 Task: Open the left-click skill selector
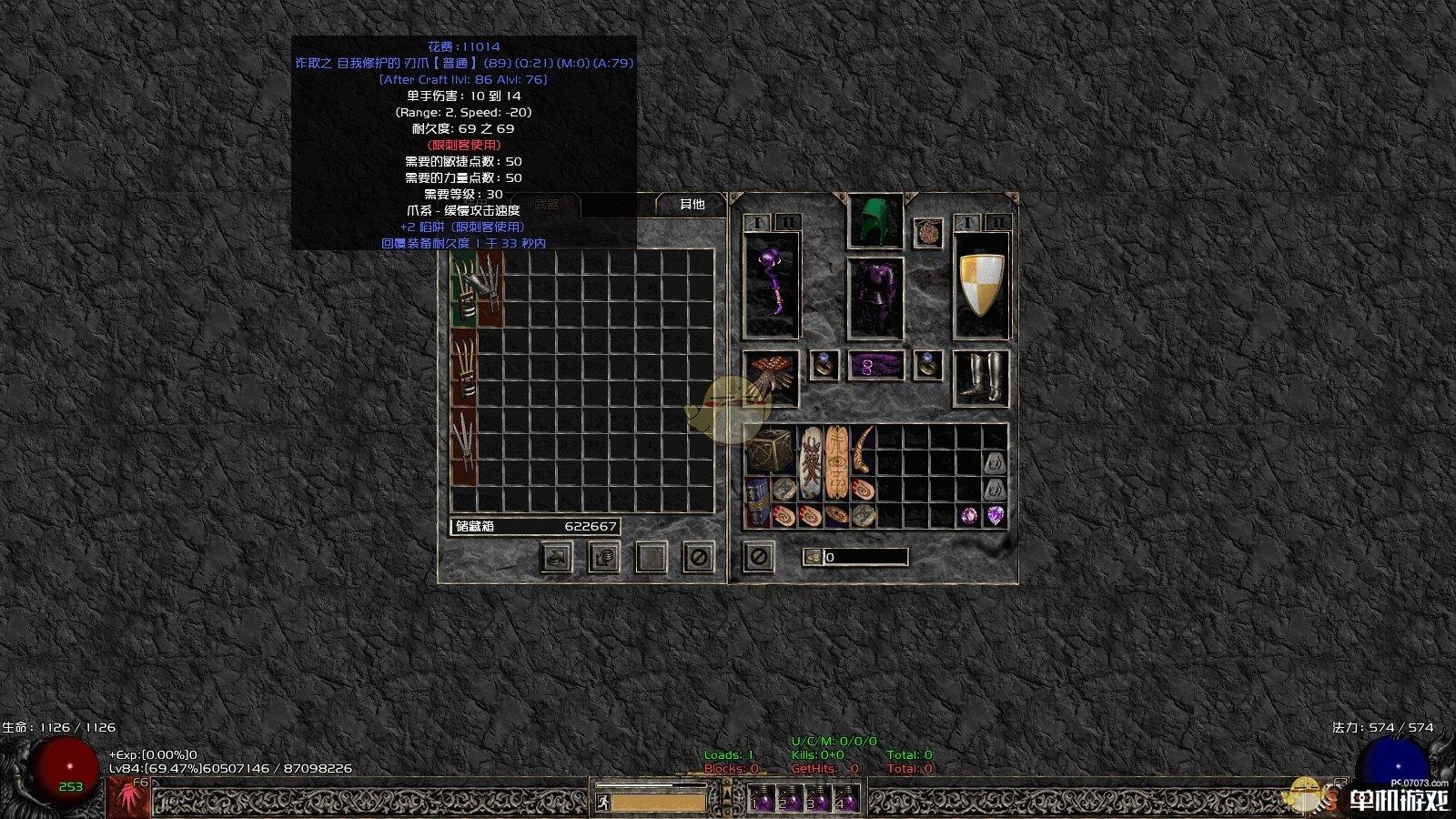tap(129, 798)
